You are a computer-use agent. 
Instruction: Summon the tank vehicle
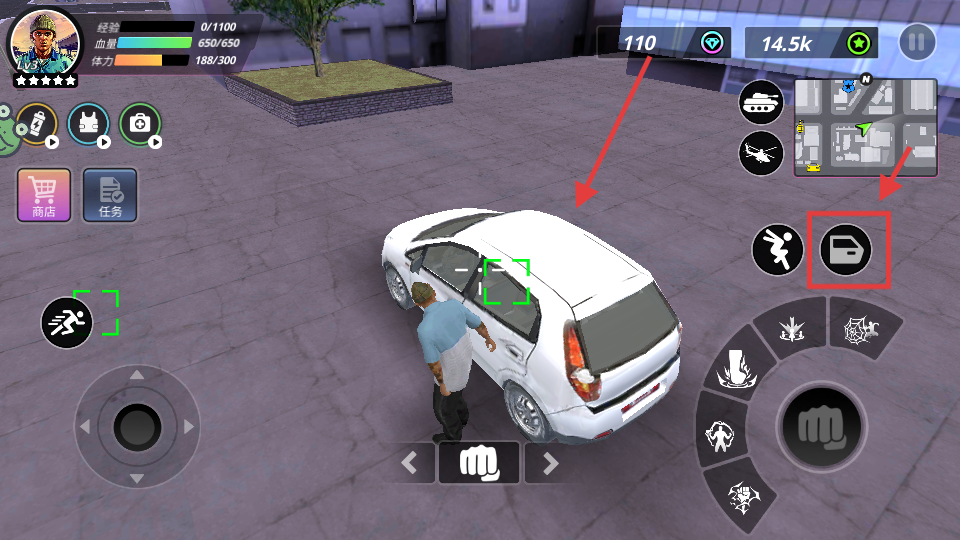click(x=761, y=101)
